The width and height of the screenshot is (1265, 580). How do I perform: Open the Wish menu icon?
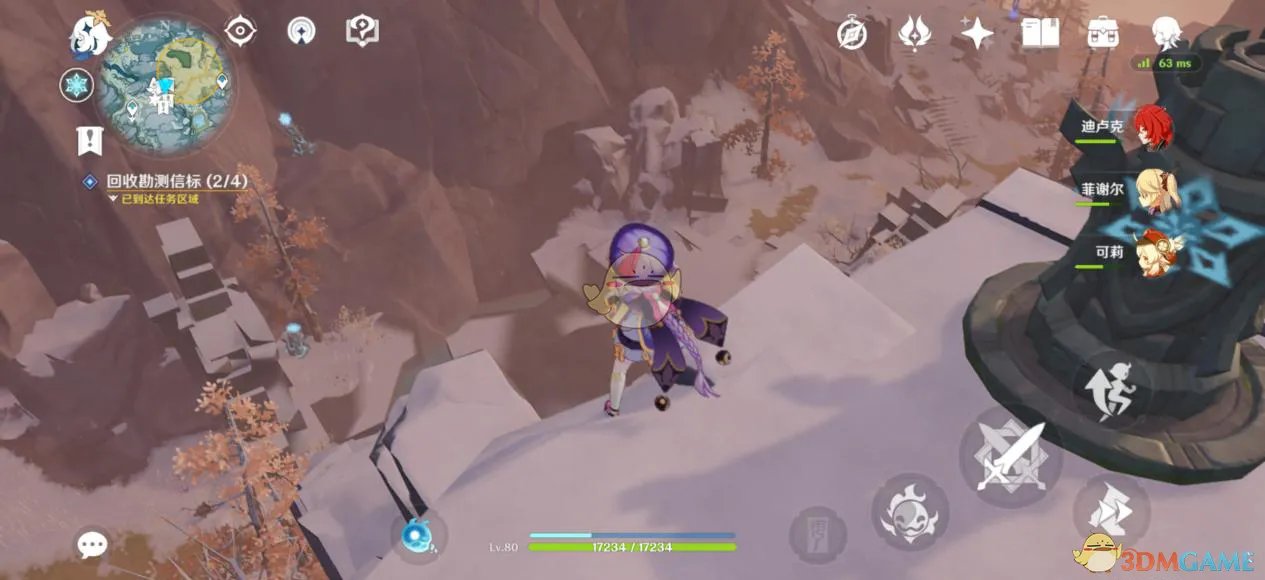coord(914,35)
